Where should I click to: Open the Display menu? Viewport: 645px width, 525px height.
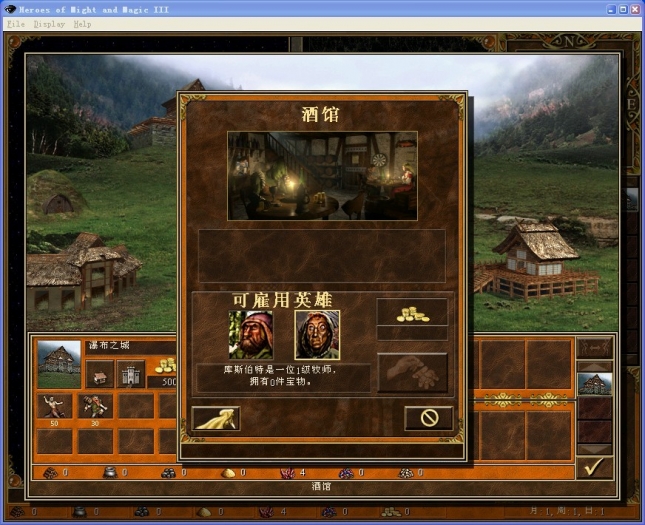coord(49,24)
